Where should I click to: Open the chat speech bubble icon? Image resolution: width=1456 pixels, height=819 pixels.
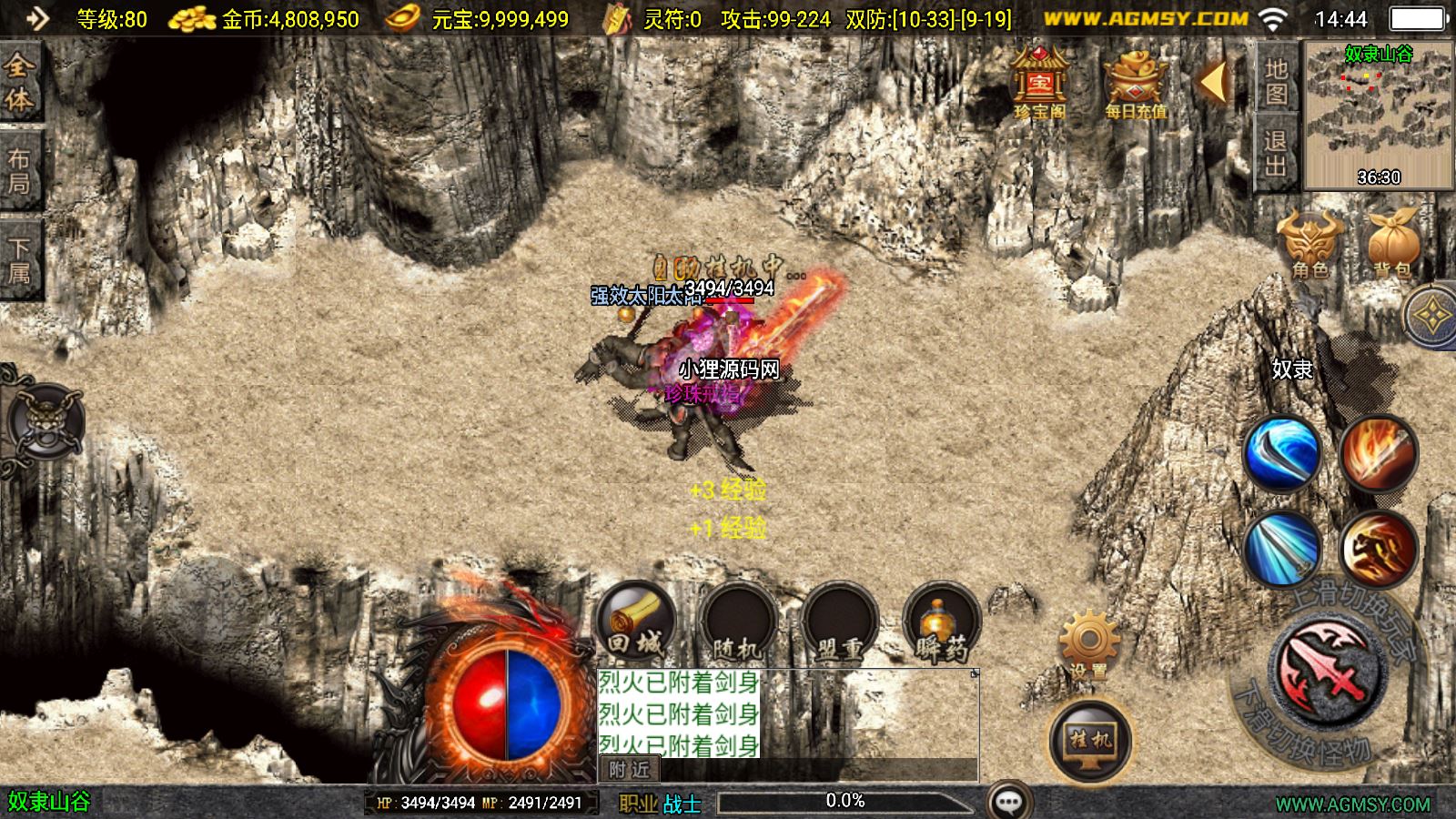(x=1008, y=802)
